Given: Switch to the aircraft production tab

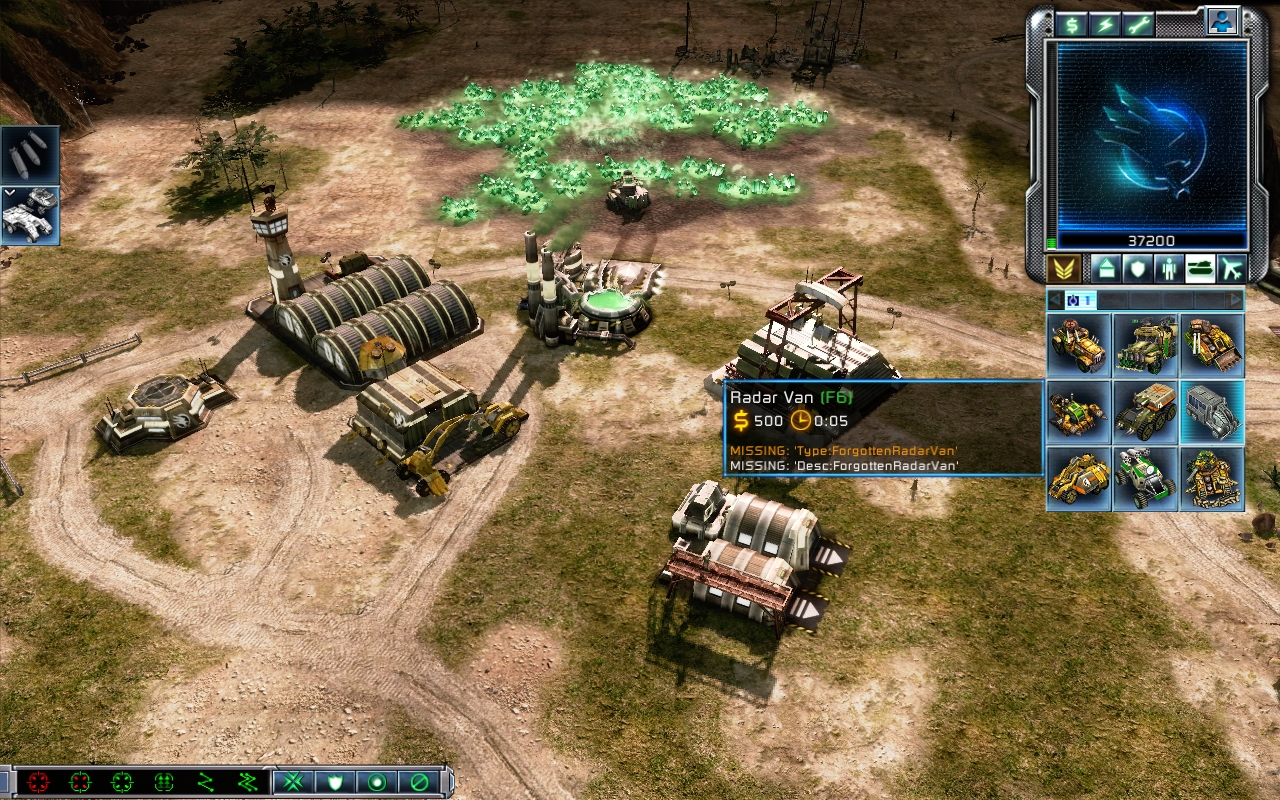Looking at the screenshot, I should click(1230, 268).
